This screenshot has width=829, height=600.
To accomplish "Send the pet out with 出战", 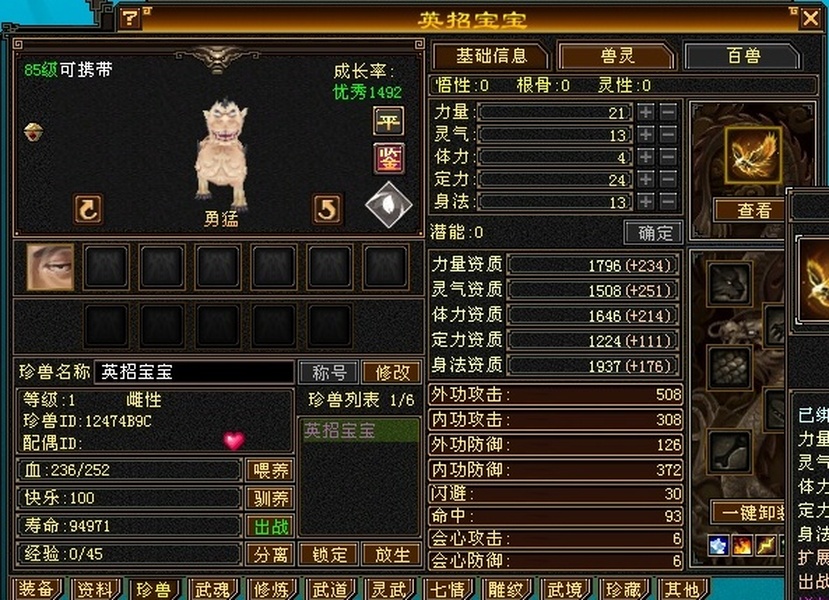I will click(x=269, y=526).
